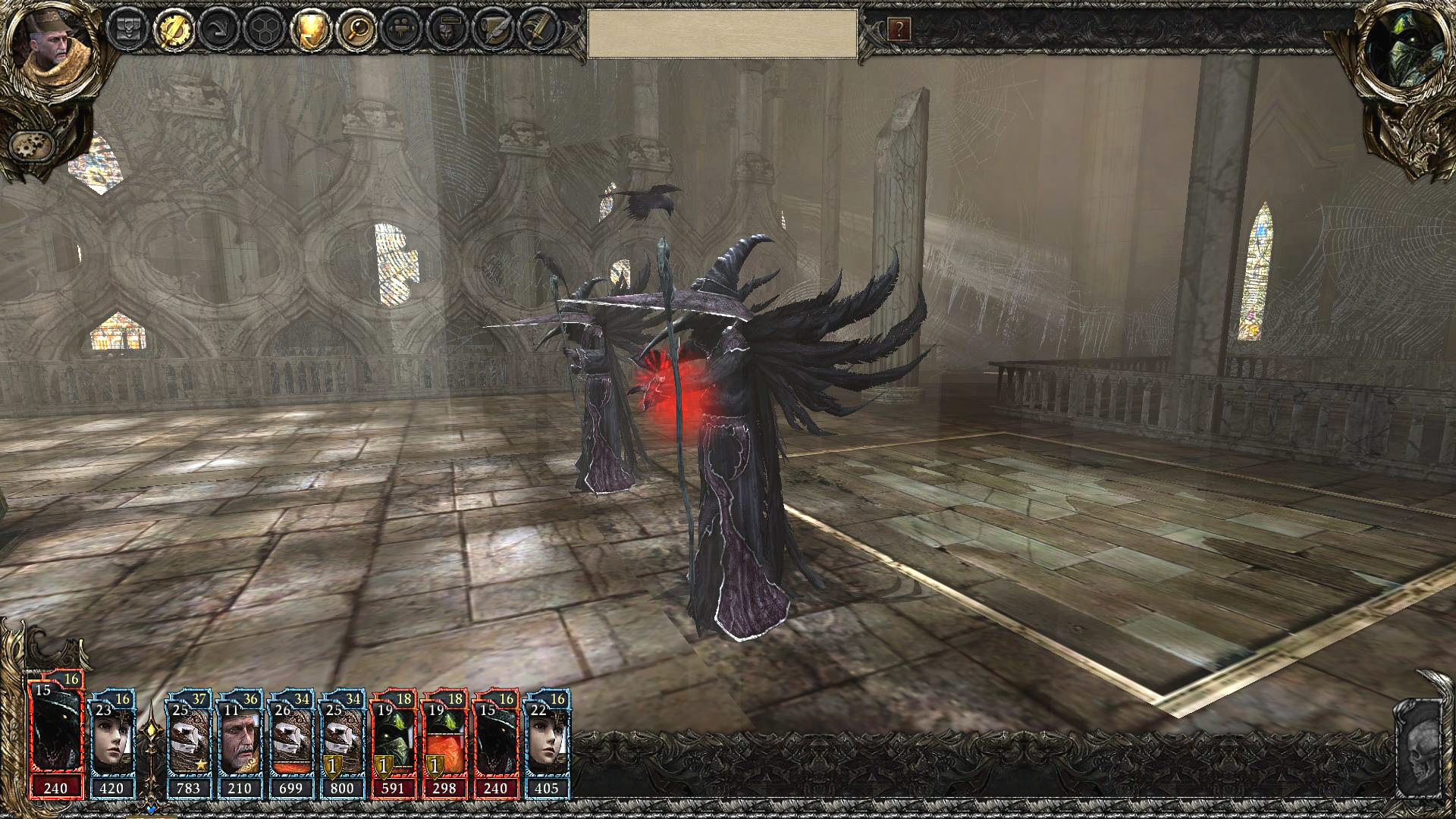Open the red question mark help
Image resolution: width=1456 pixels, height=819 pixels.
(x=899, y=30)
